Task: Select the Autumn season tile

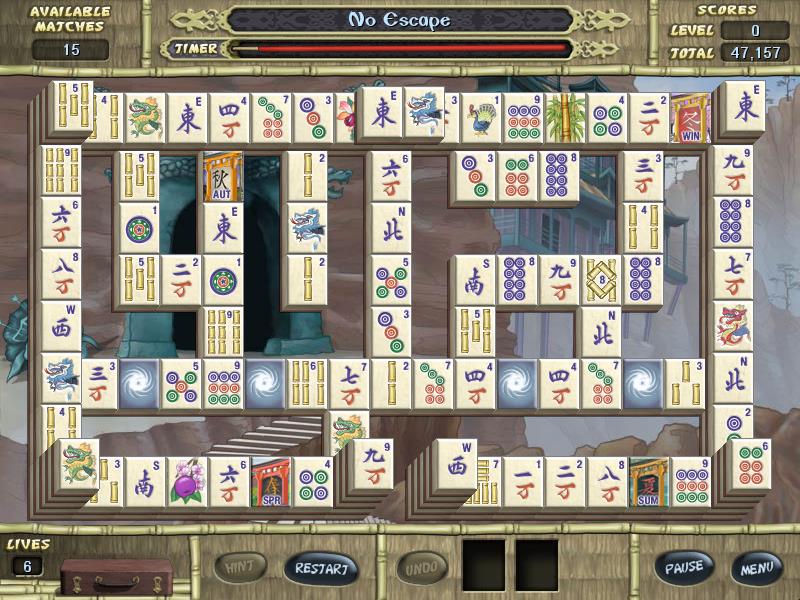Action: 222,177
